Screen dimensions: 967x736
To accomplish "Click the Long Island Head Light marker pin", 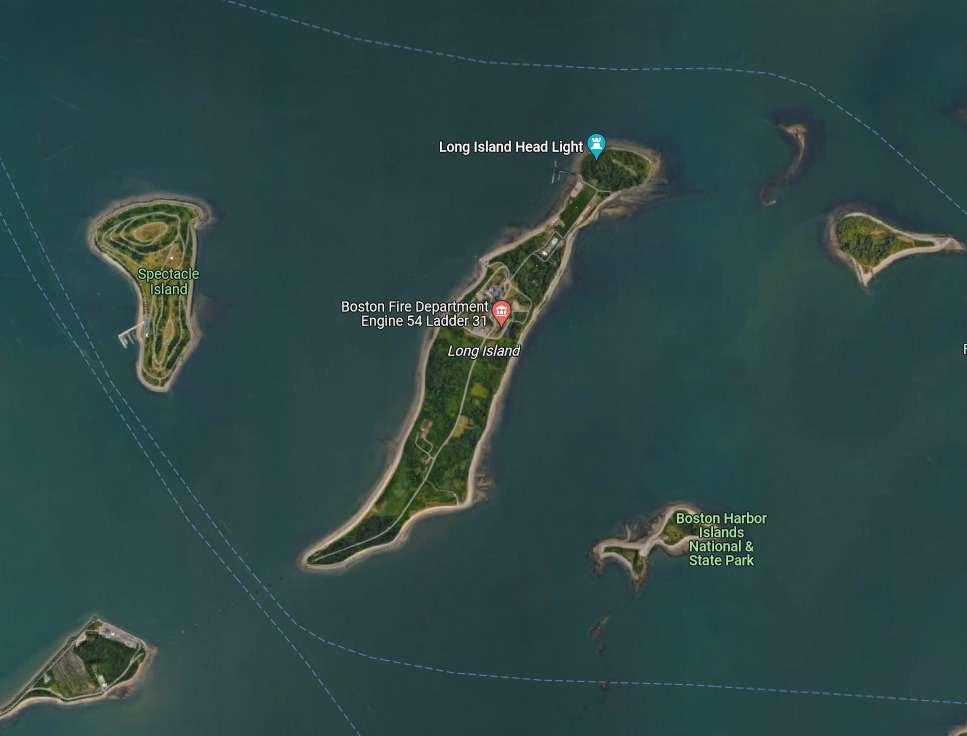I will tap(597, 146).
